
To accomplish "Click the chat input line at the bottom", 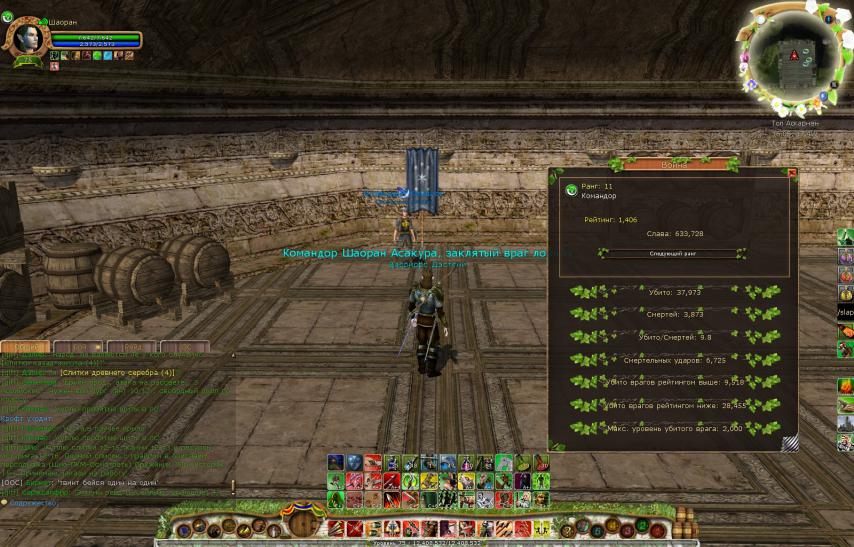I will 120,503.
